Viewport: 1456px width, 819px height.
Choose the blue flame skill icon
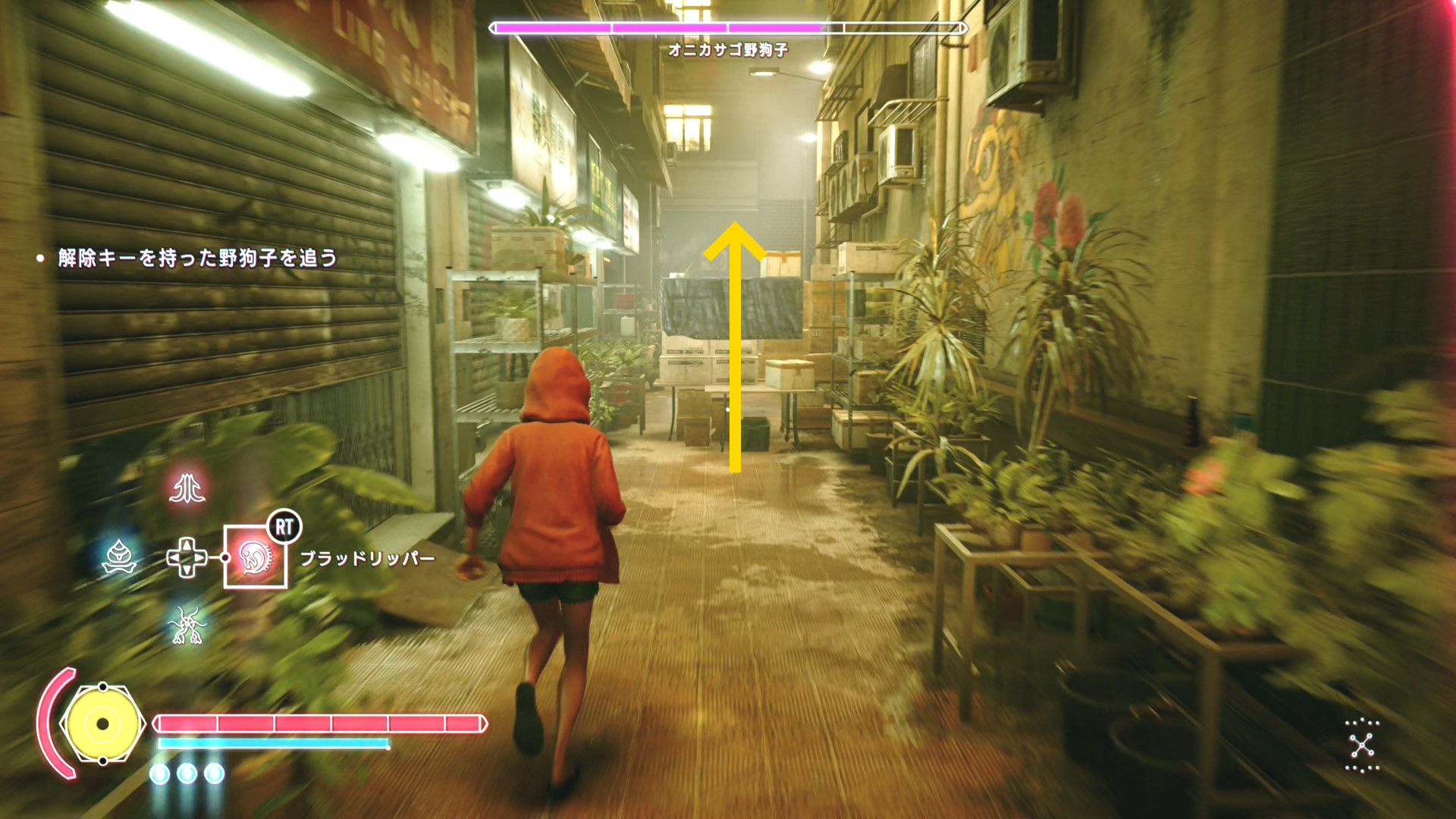(119, 557)
